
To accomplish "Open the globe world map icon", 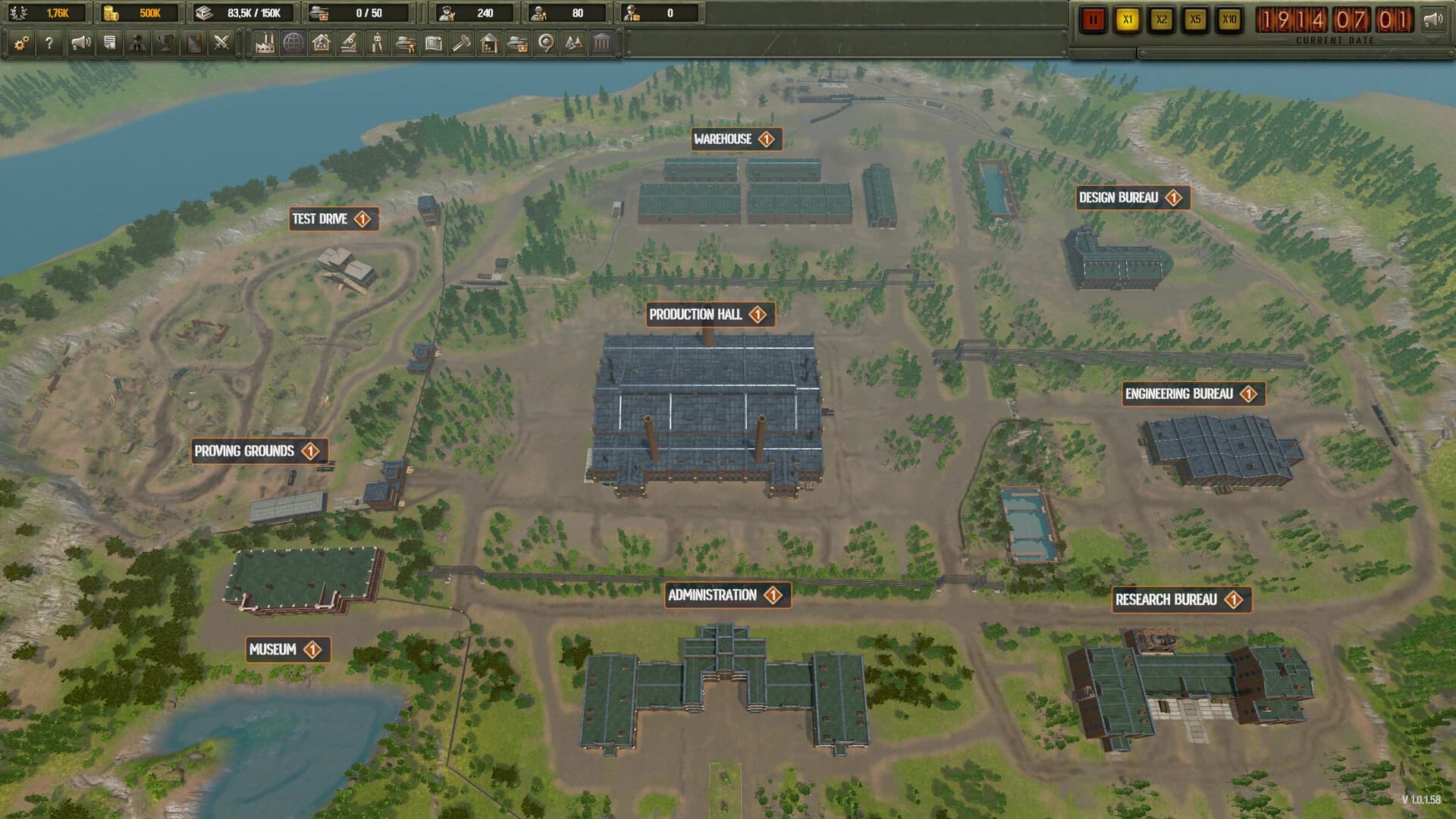I will (293, 43).
